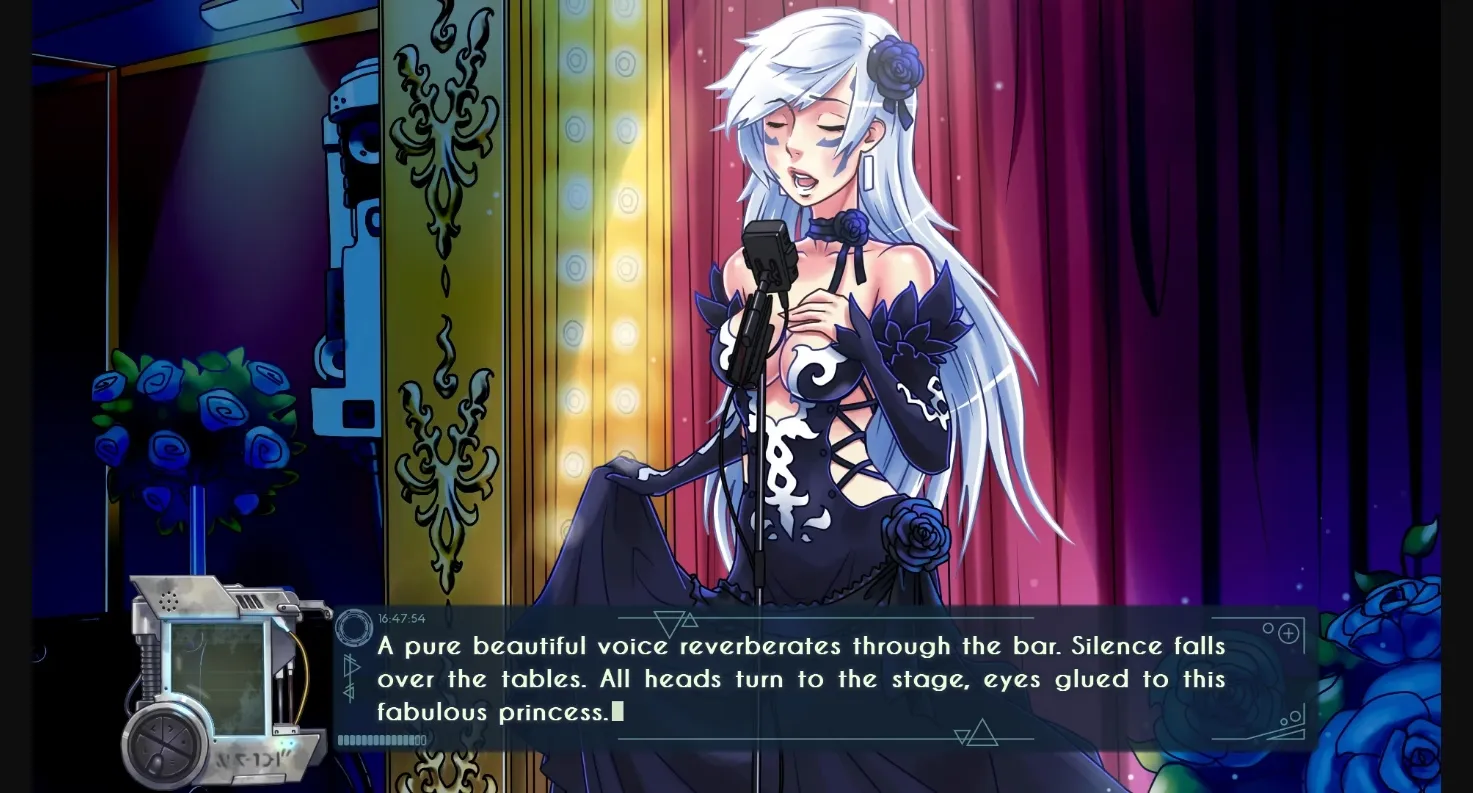This screenshot has width=1473, height=793.
Task: Expand the large inverted triangle above the dialogue
Action: pyautogui.click(x=668, y=620)
